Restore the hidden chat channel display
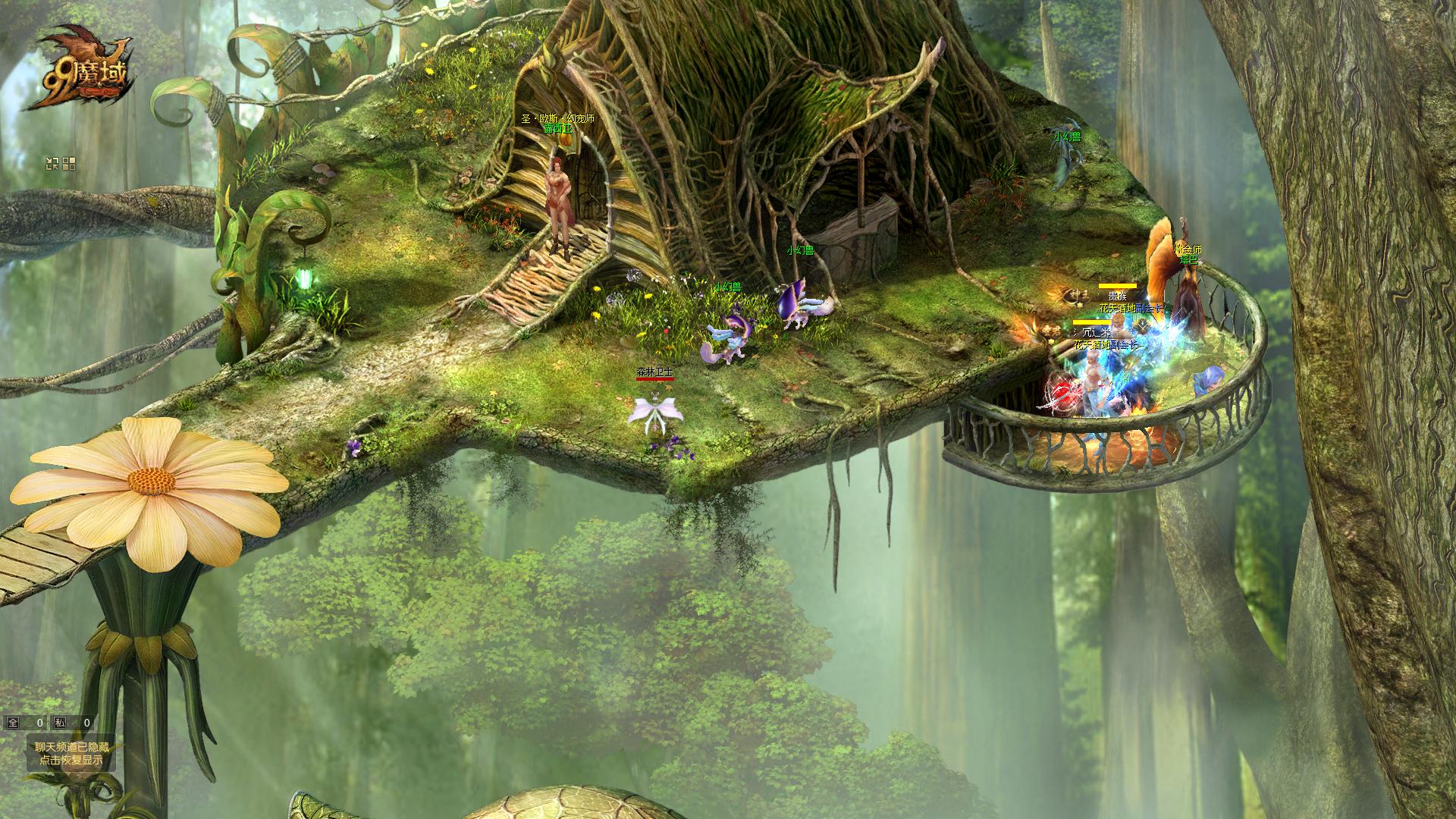1456x819 pixels. (71, 753)
